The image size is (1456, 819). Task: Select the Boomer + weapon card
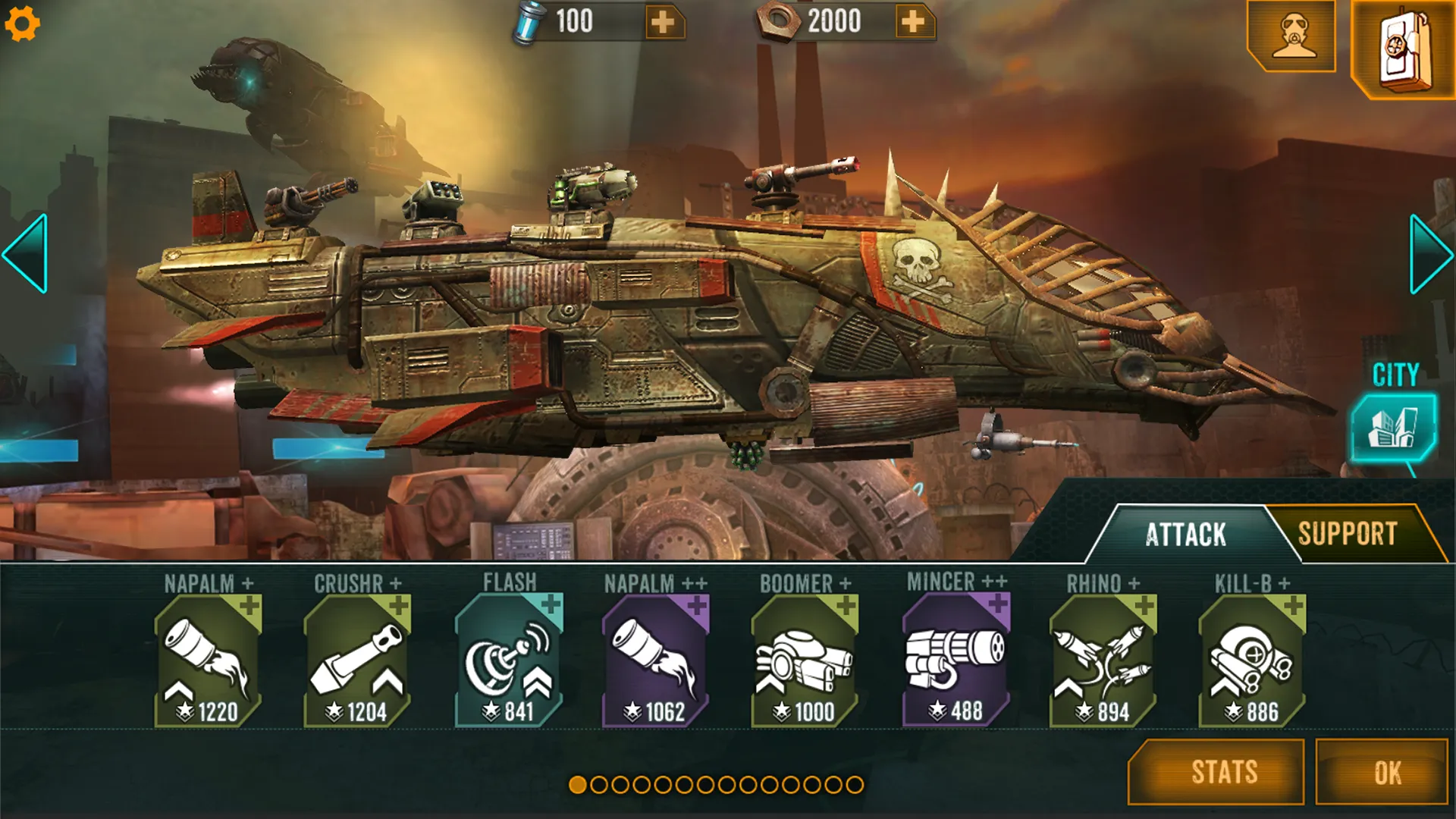tap(804, 660)
